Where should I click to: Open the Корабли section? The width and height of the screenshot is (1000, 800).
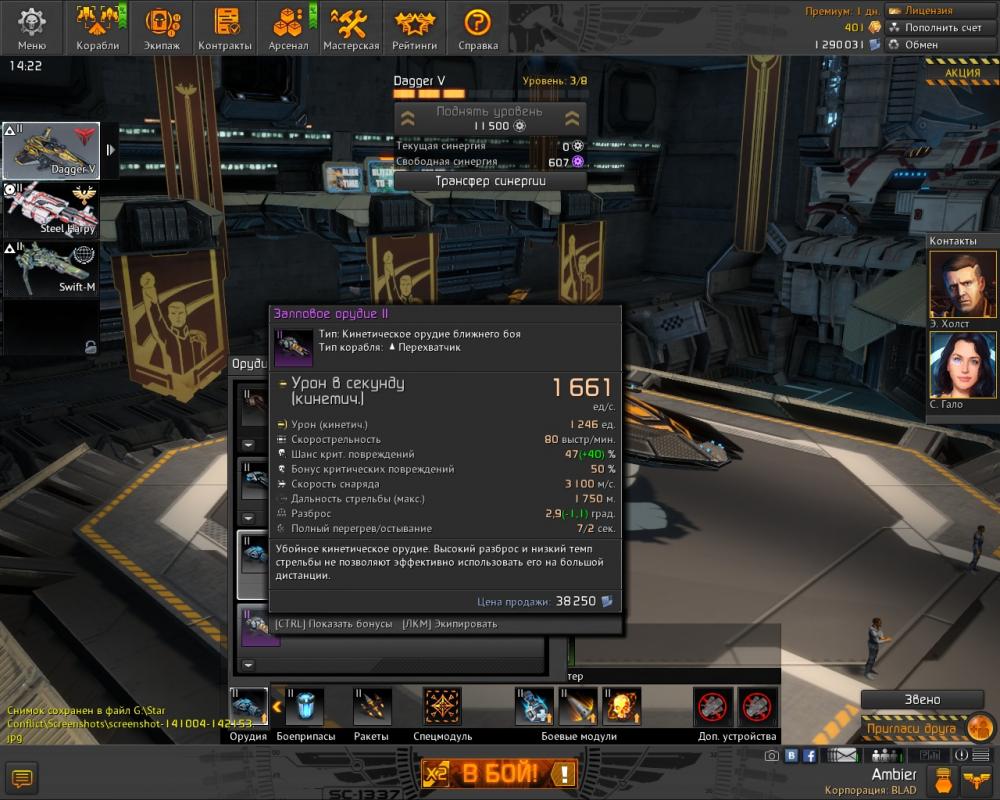coord(97,28)
